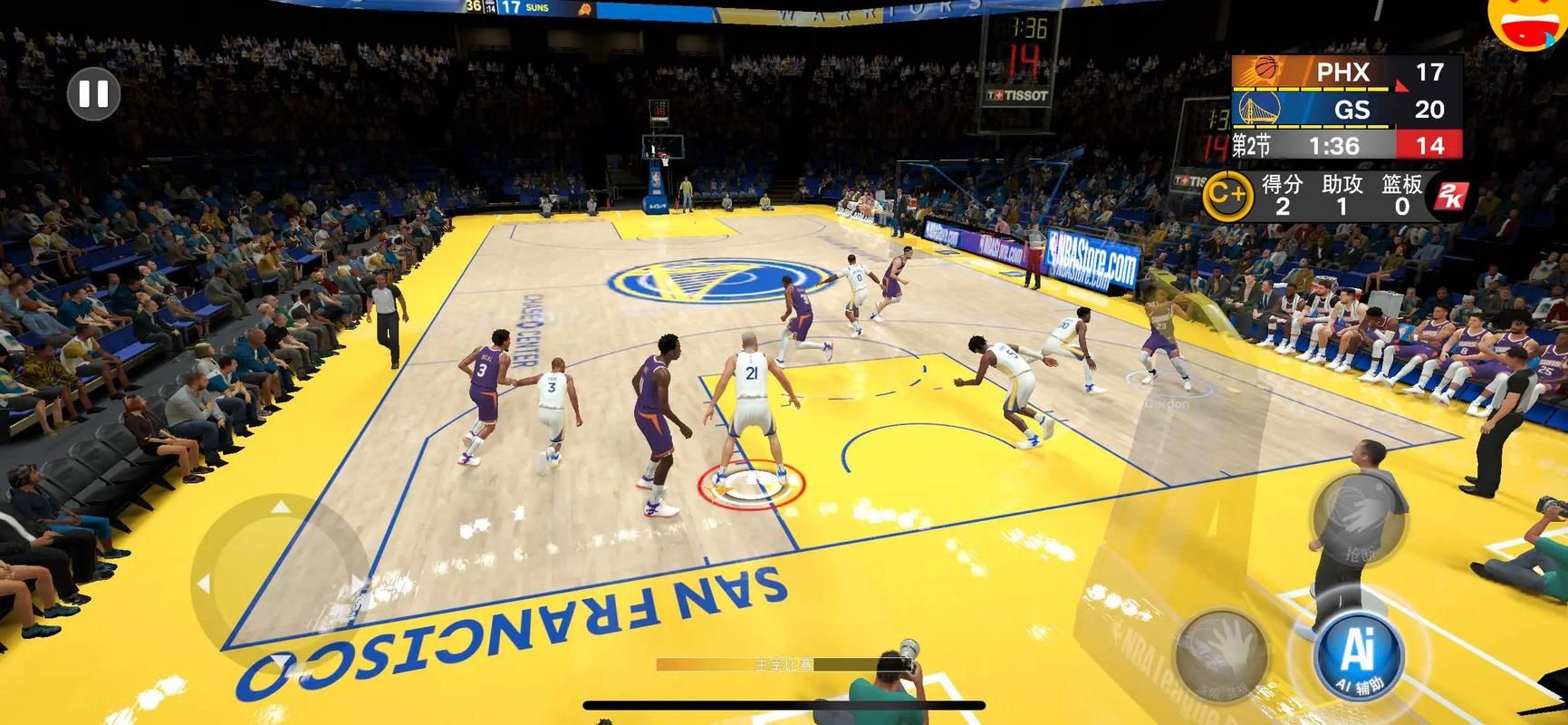Screen dimensions: 1568x725
Task: Tap the virtual joystick's up arrow
Action: pos(282,507)
